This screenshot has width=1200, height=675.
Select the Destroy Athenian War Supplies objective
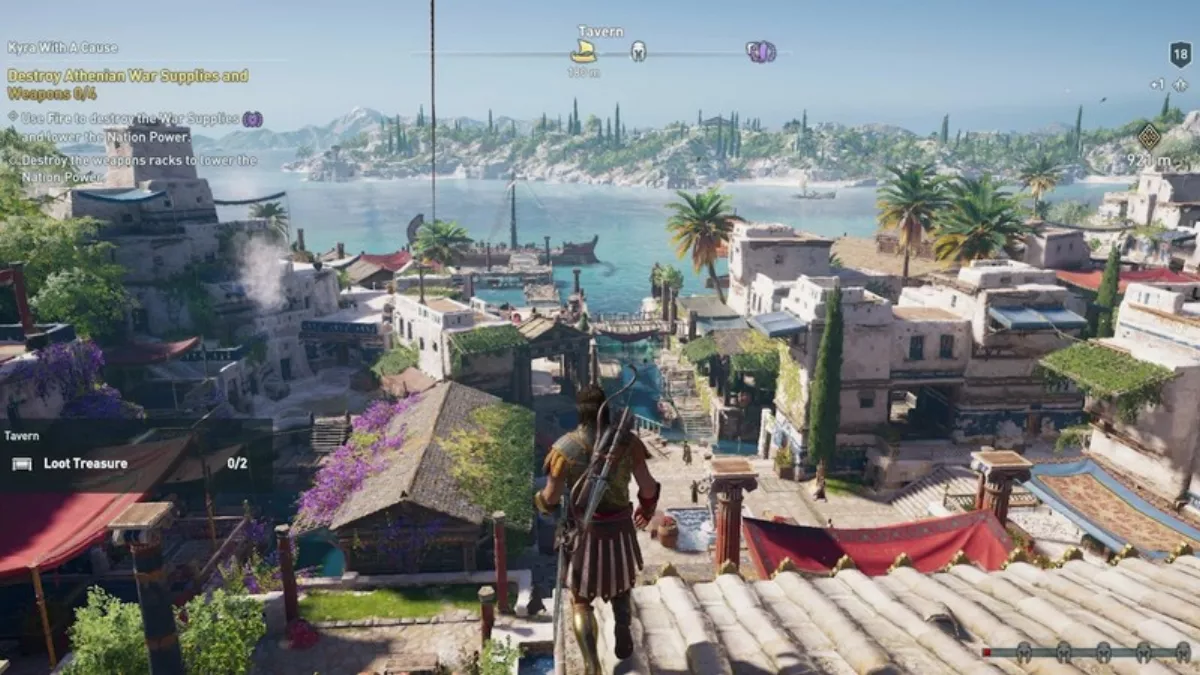[128, 84]
